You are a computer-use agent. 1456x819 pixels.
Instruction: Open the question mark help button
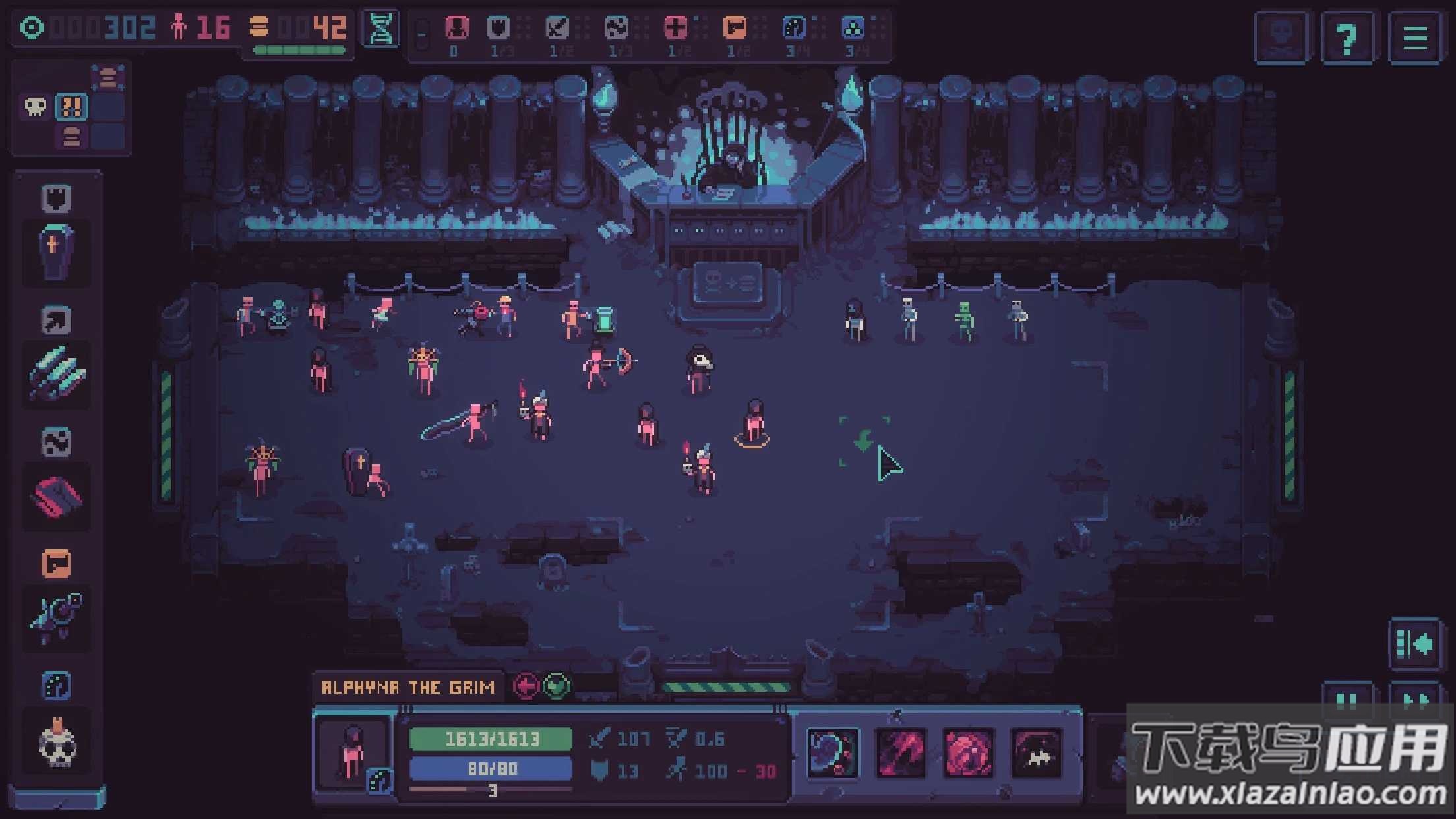point(1347,38)
